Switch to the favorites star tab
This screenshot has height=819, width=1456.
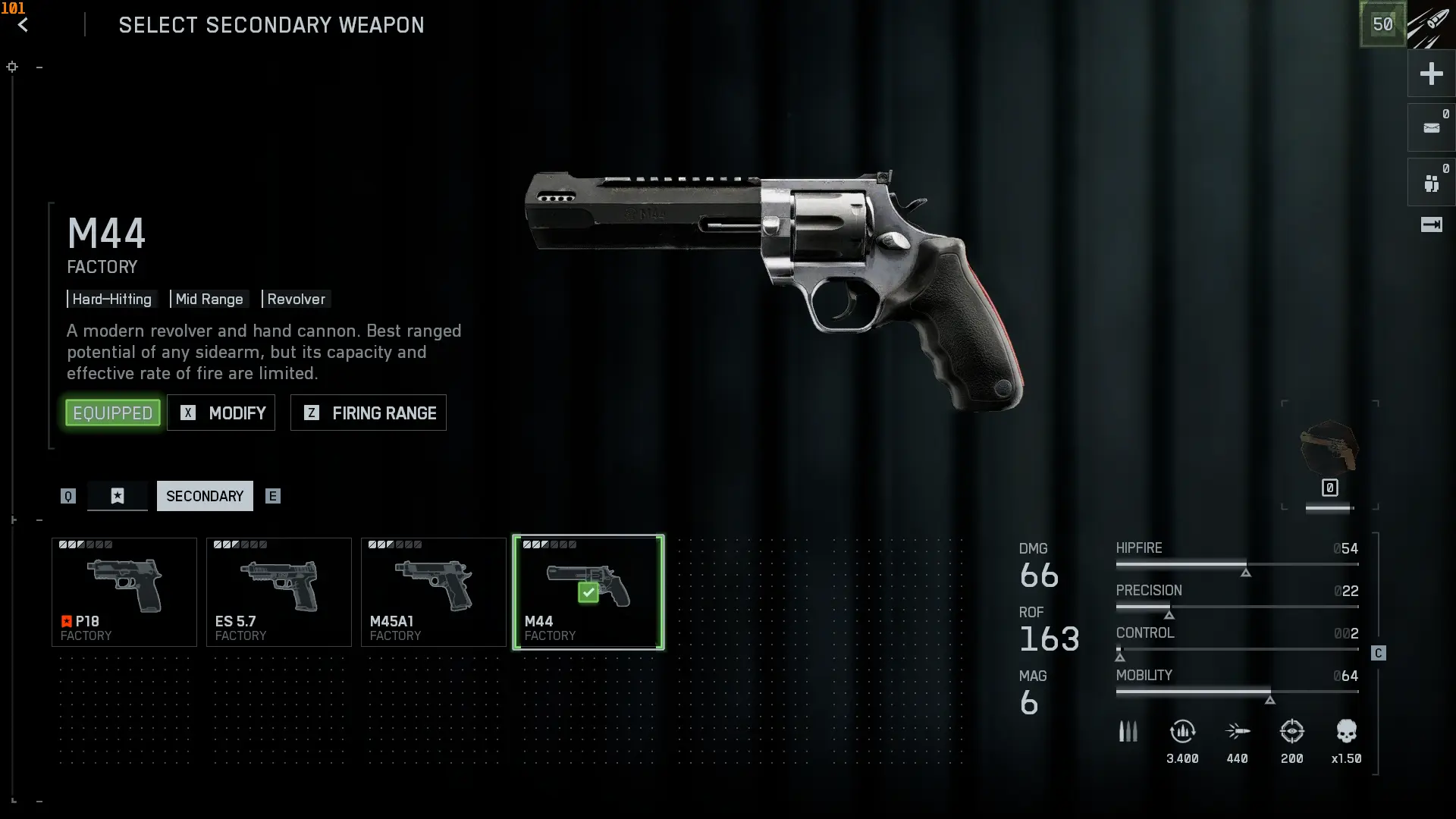118,496
